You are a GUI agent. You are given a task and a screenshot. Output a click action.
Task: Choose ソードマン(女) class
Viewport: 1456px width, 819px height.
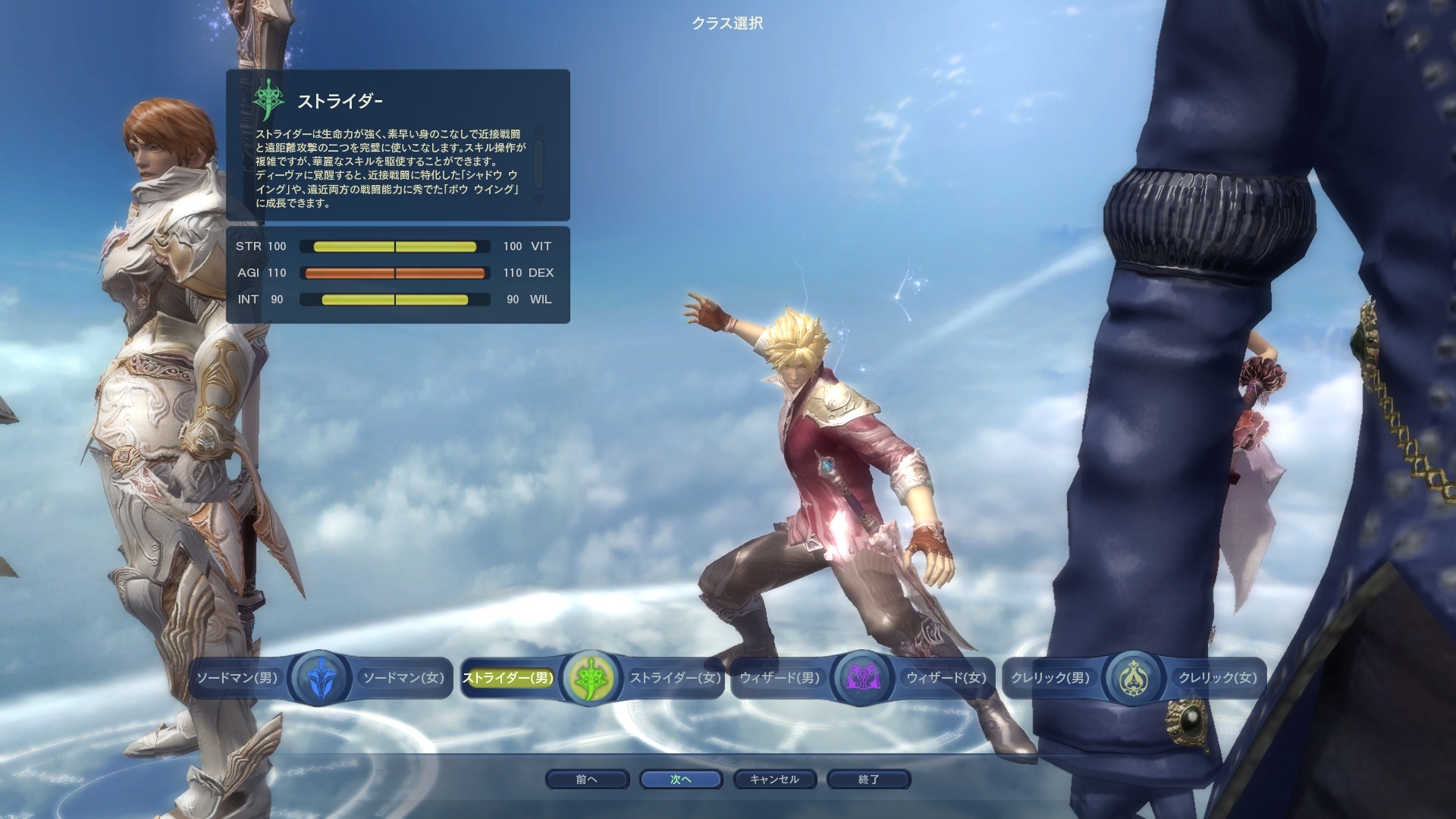403,678
